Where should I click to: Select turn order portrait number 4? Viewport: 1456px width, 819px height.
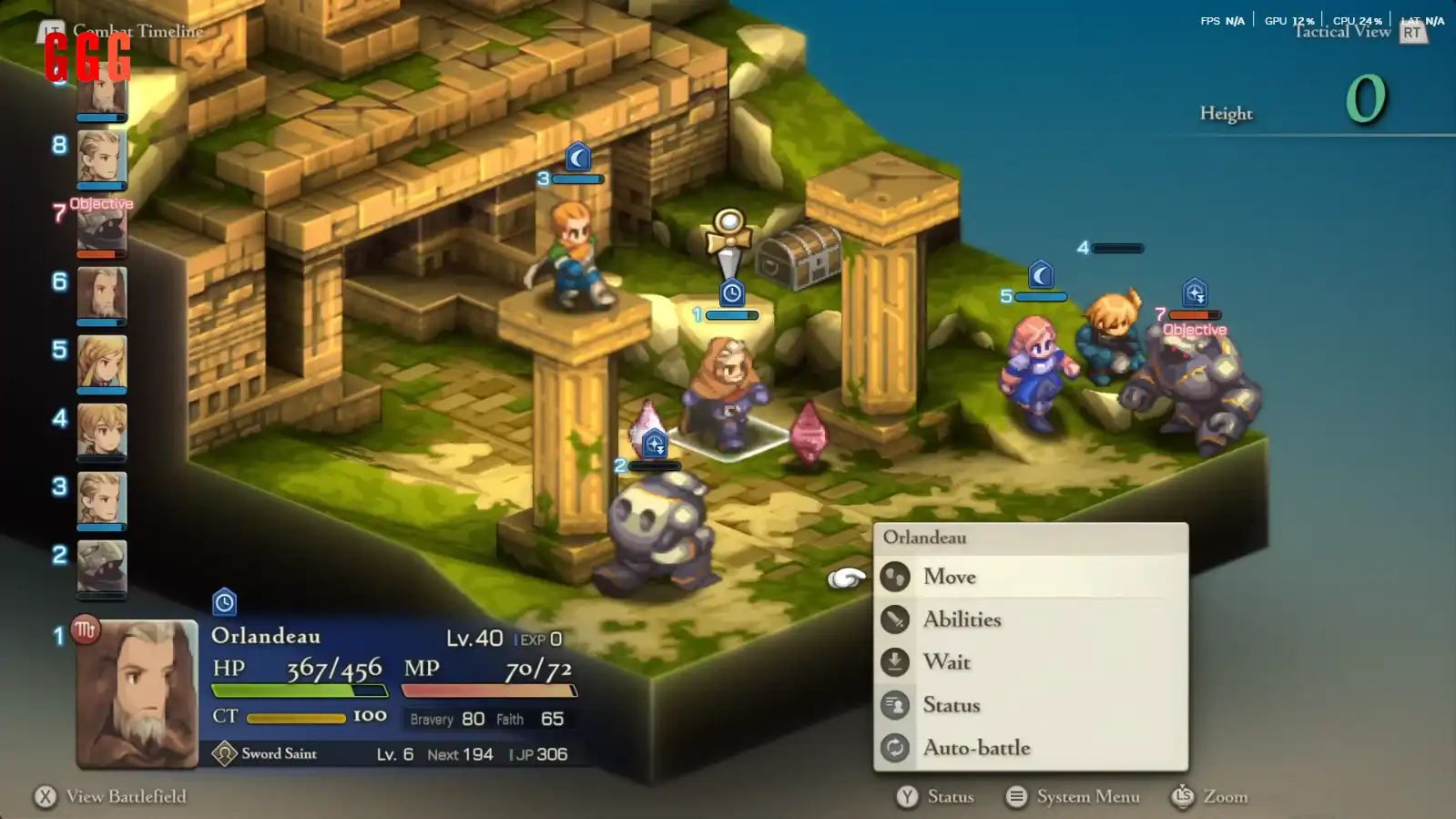point(101,429)
